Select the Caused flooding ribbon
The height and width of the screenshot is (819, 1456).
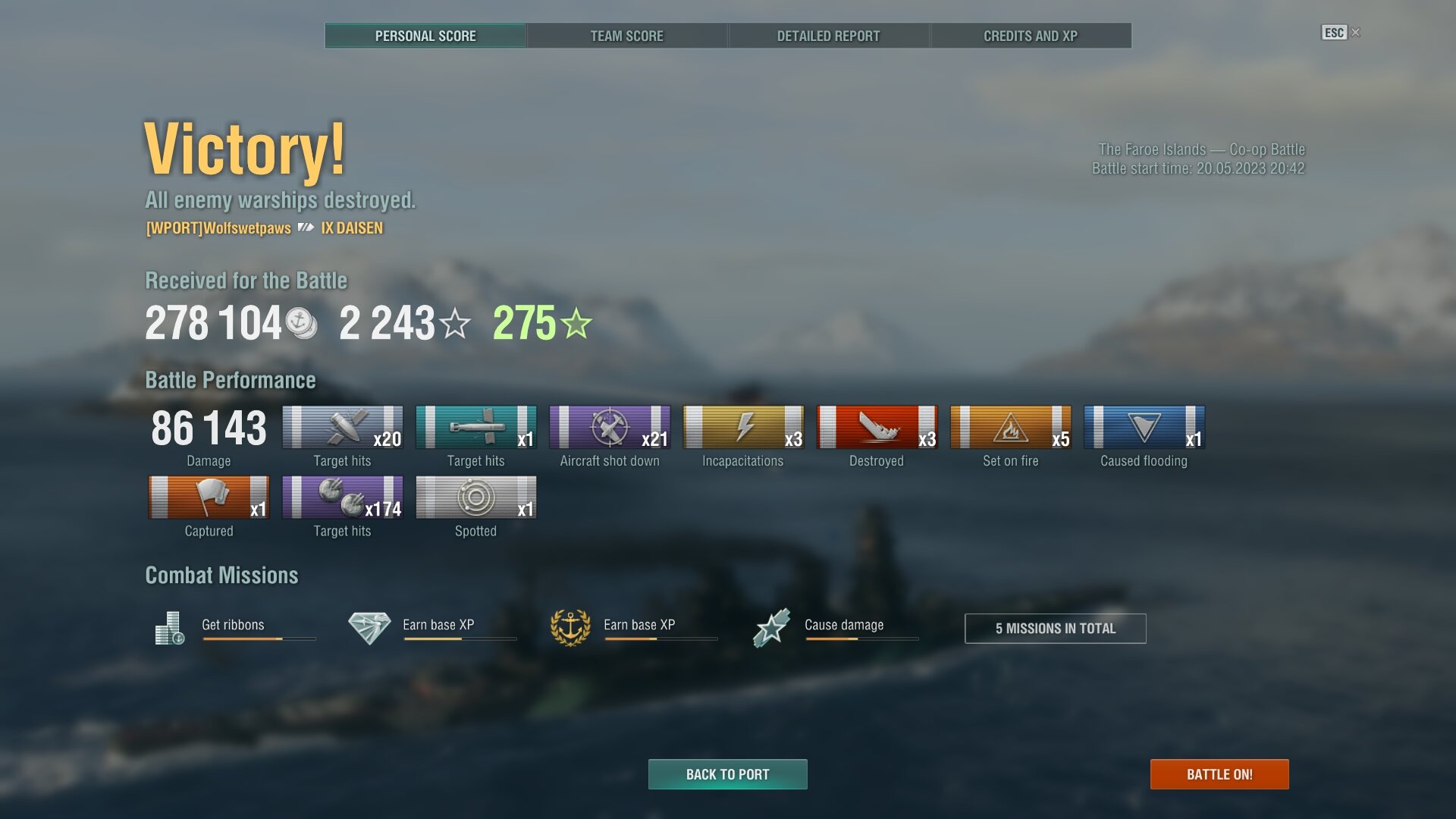tap(1144, 427)
